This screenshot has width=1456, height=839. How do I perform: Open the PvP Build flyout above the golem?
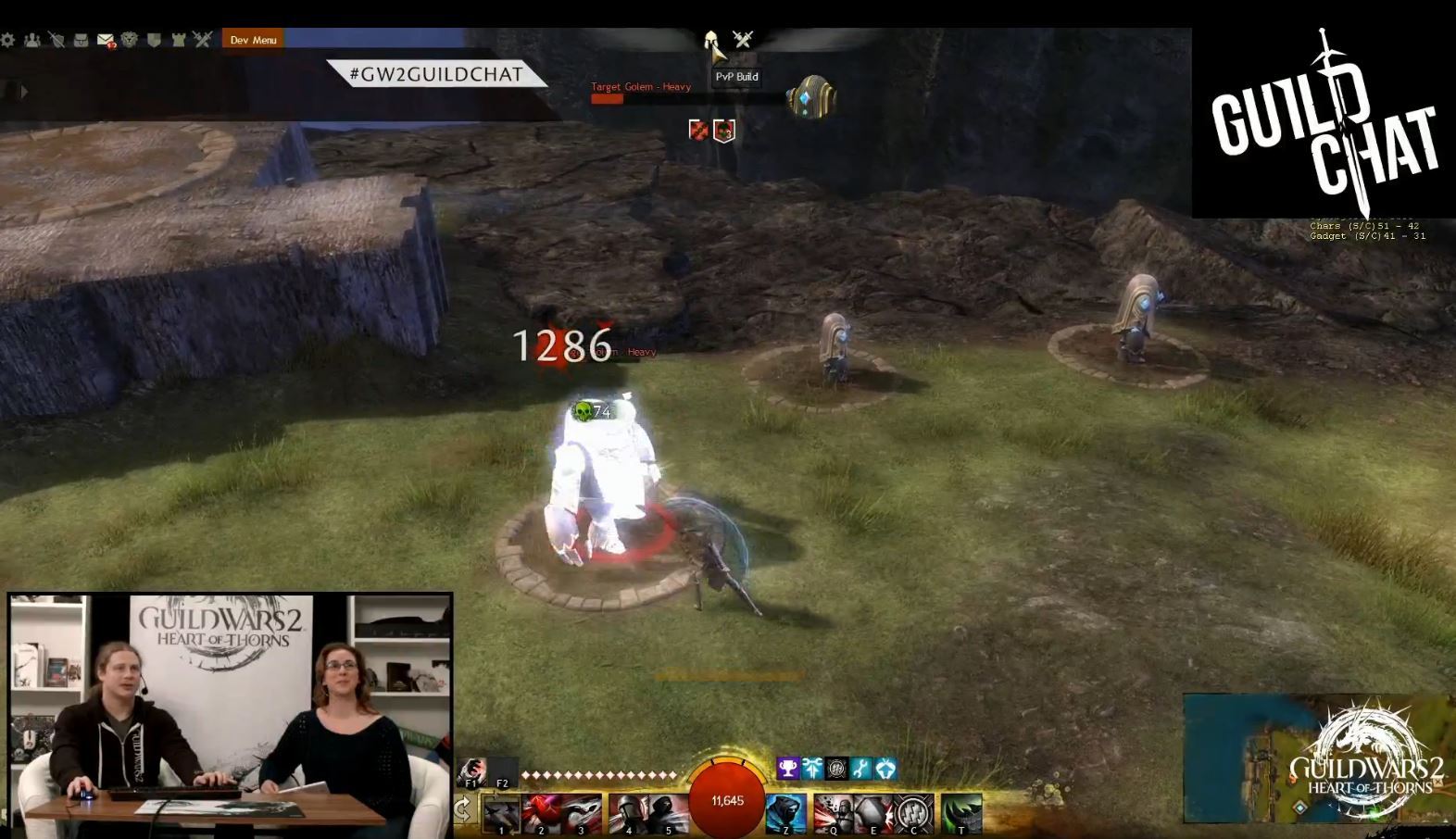[x=734, y=76]
